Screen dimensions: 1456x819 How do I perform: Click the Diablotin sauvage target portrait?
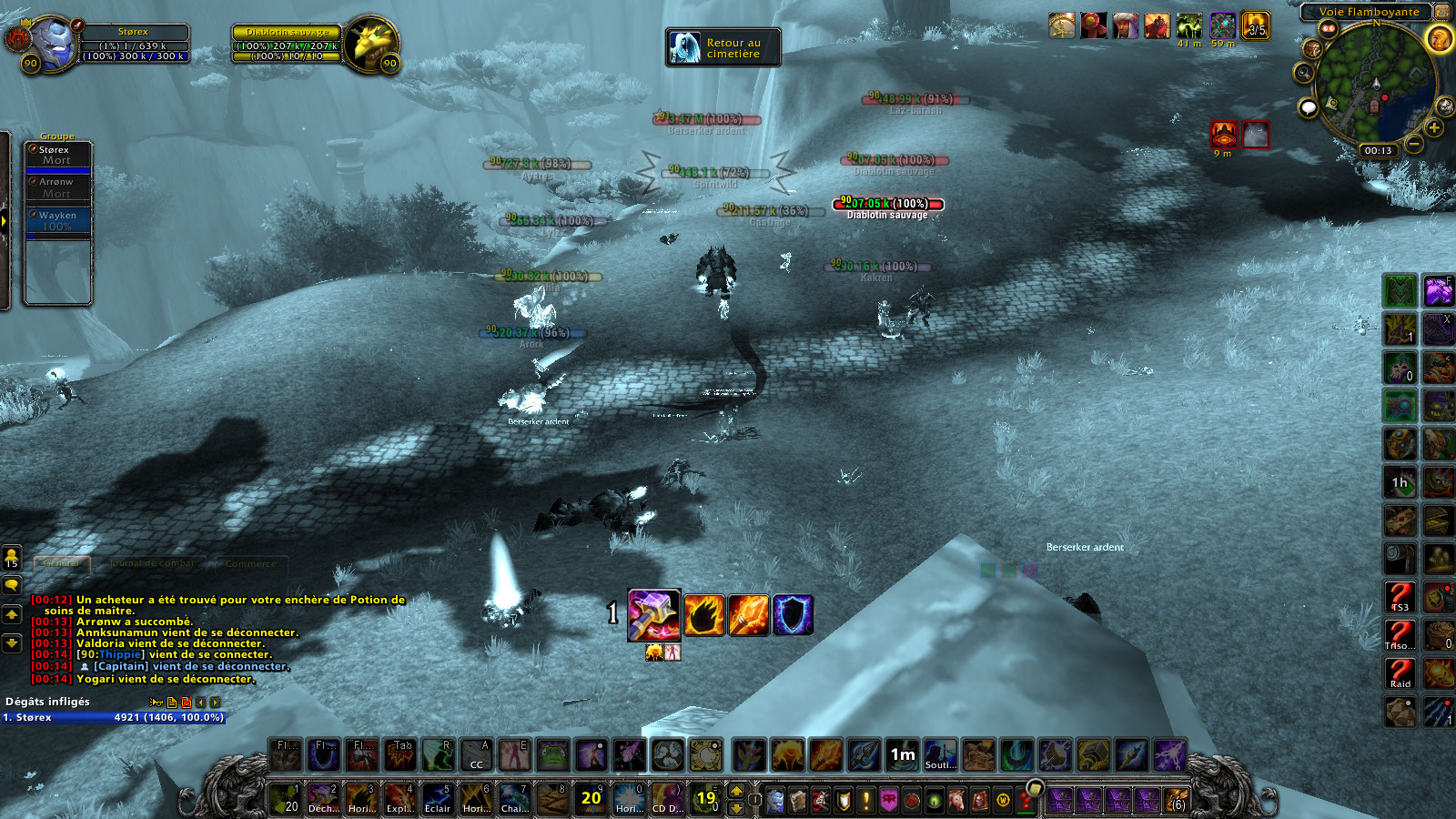371,43
